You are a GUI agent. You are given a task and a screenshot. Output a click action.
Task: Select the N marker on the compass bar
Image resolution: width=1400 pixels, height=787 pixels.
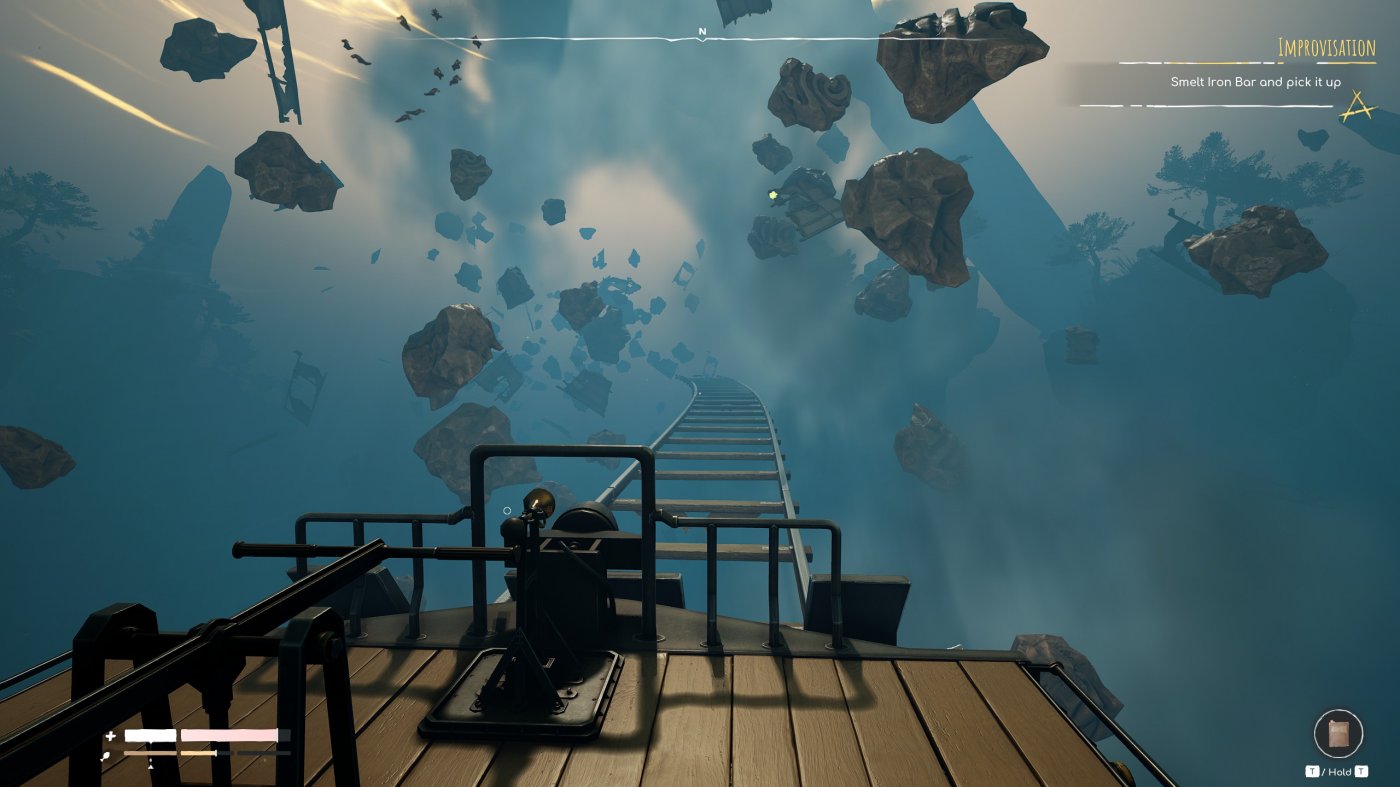(x=704, y=31)
